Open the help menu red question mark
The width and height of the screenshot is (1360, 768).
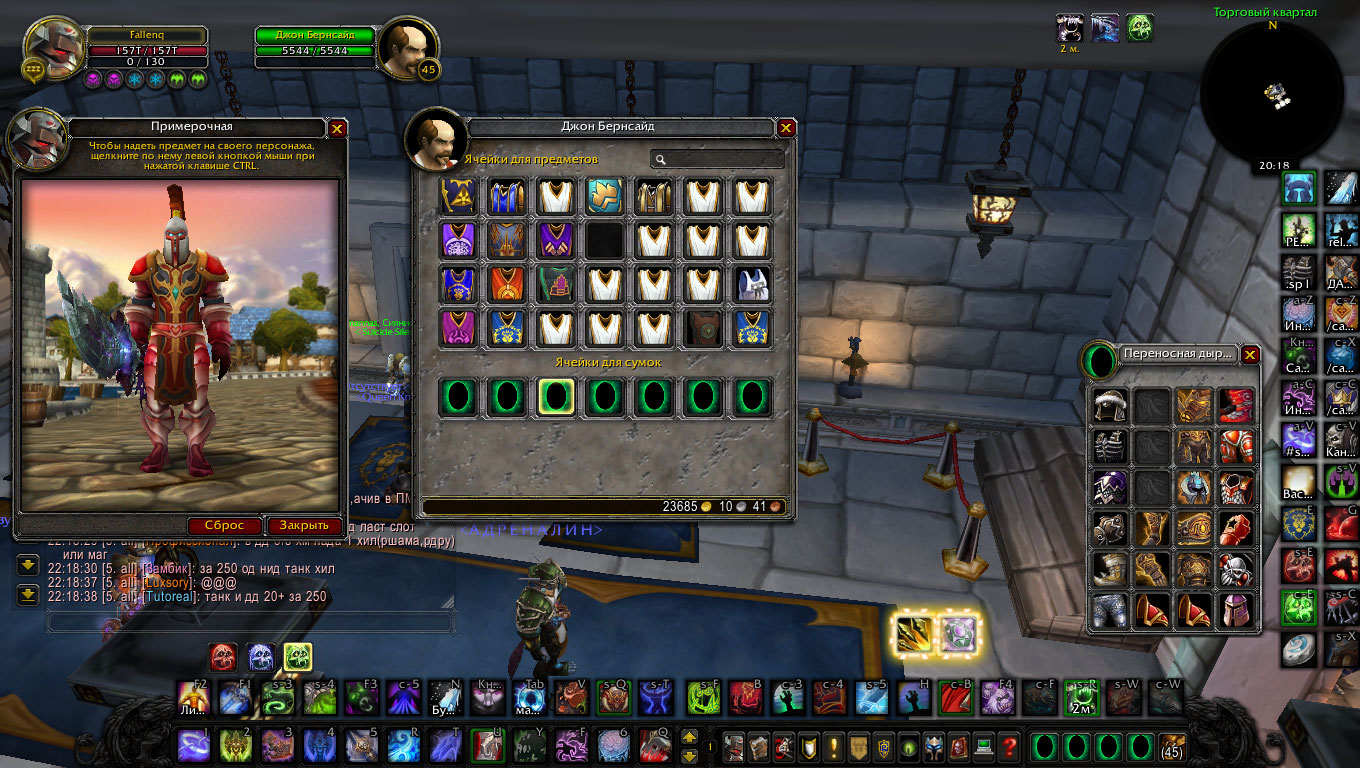tap(1009, 746)
